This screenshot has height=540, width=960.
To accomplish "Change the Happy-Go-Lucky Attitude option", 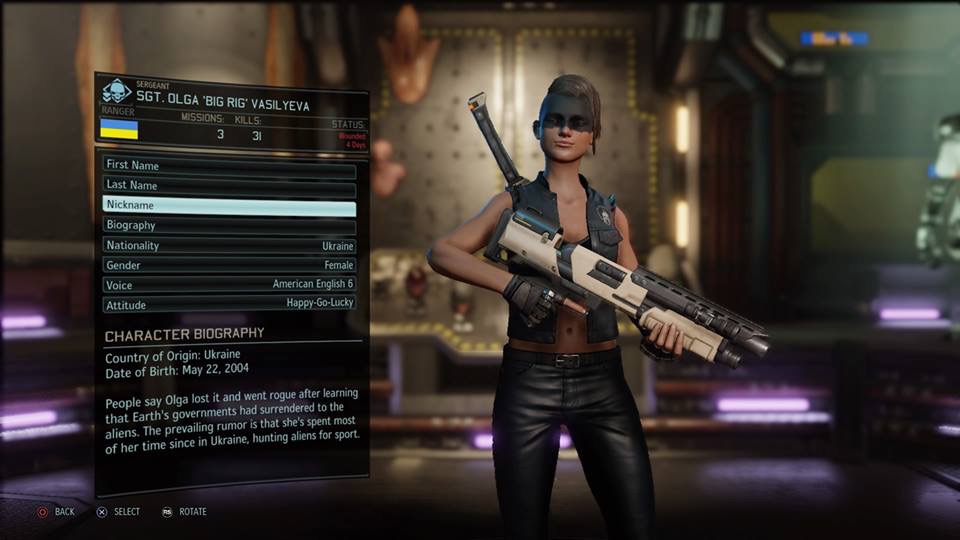I will tap(229, 304).
